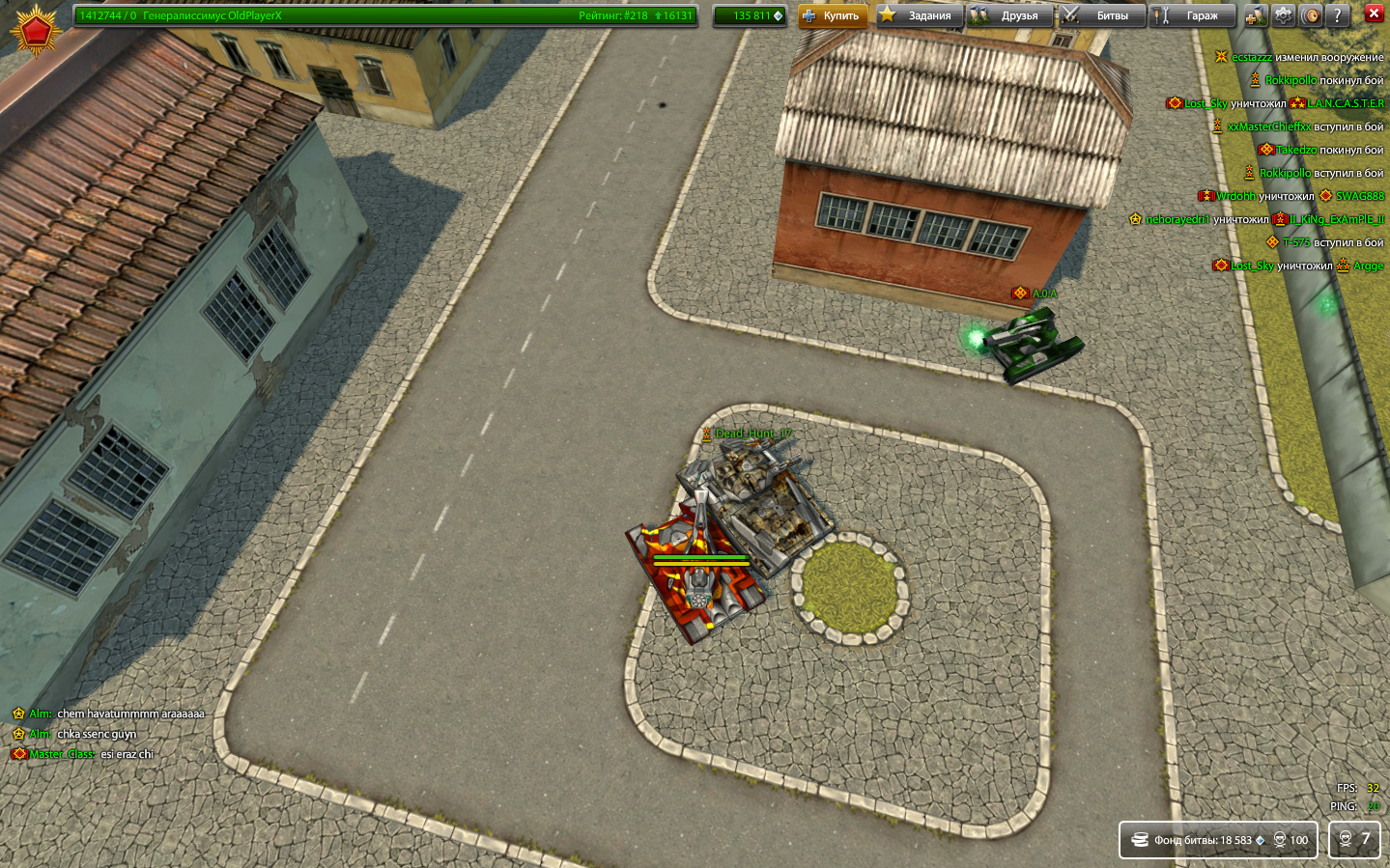Open help with the question mark icon

tap(1338, 14)
